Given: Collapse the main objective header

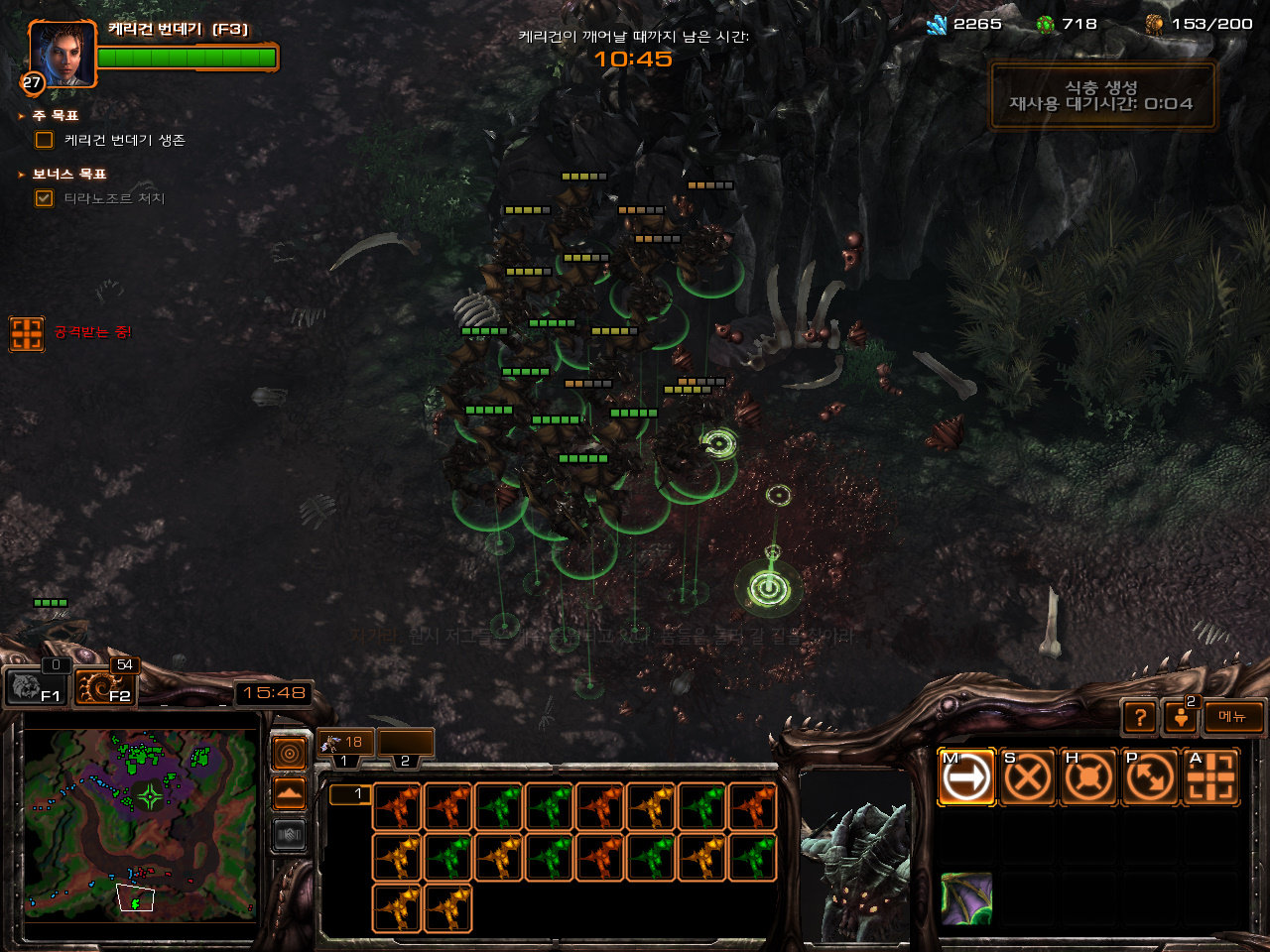Looking at the screenshot, I should (21, 116).
